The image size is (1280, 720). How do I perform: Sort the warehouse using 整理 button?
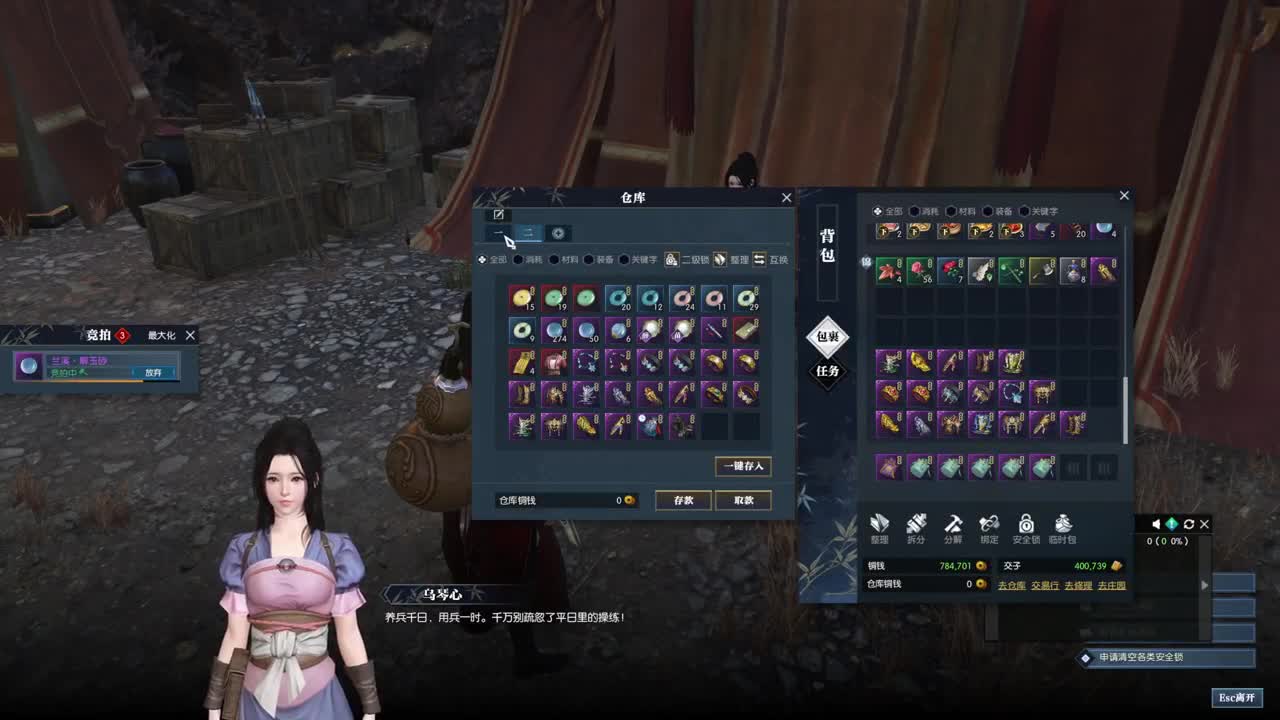[x=731, y=260]
